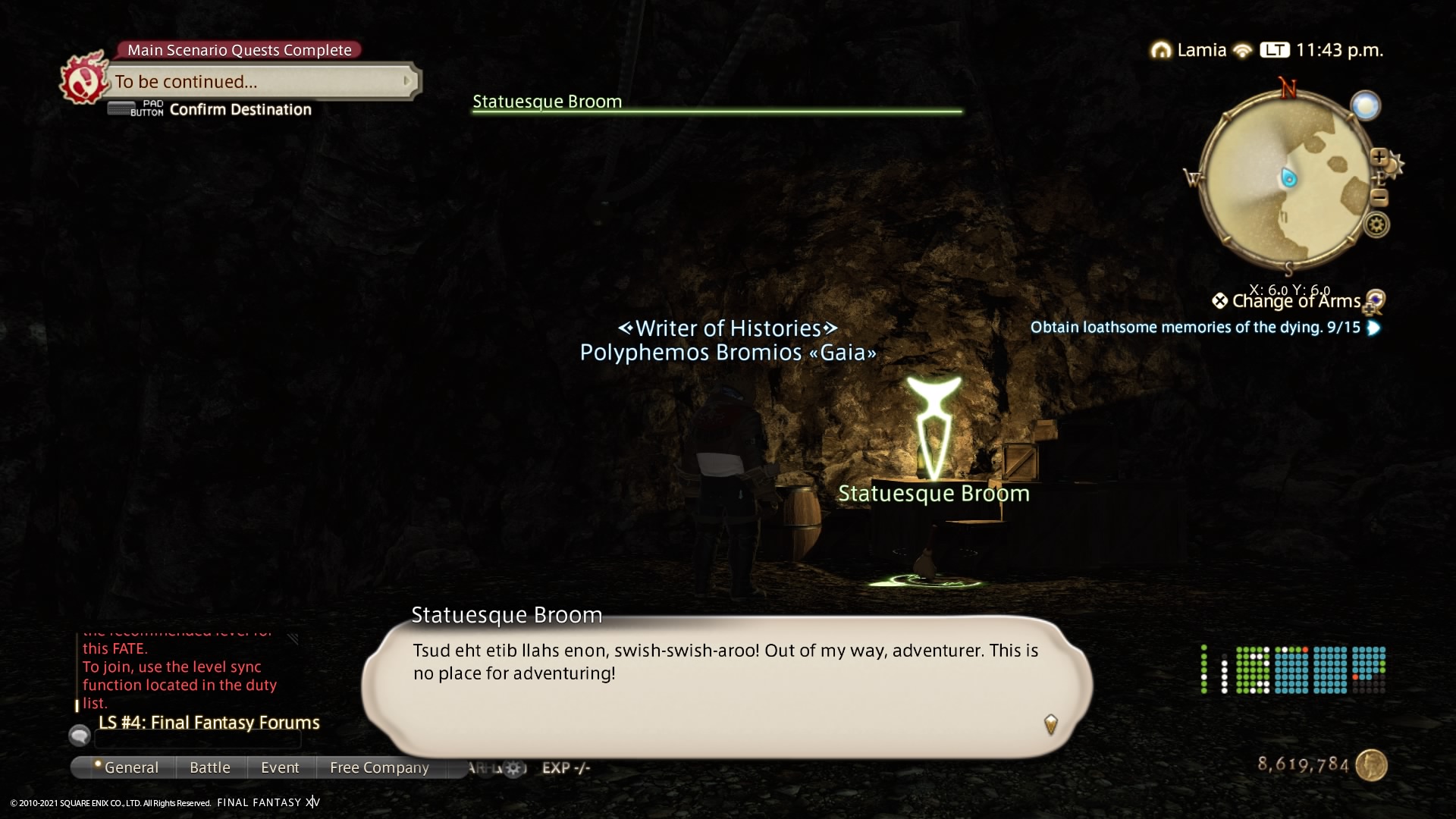
Task: Zoom in the minimap with the plus button
Action: pyautogui.click(x=1378, y=157)
